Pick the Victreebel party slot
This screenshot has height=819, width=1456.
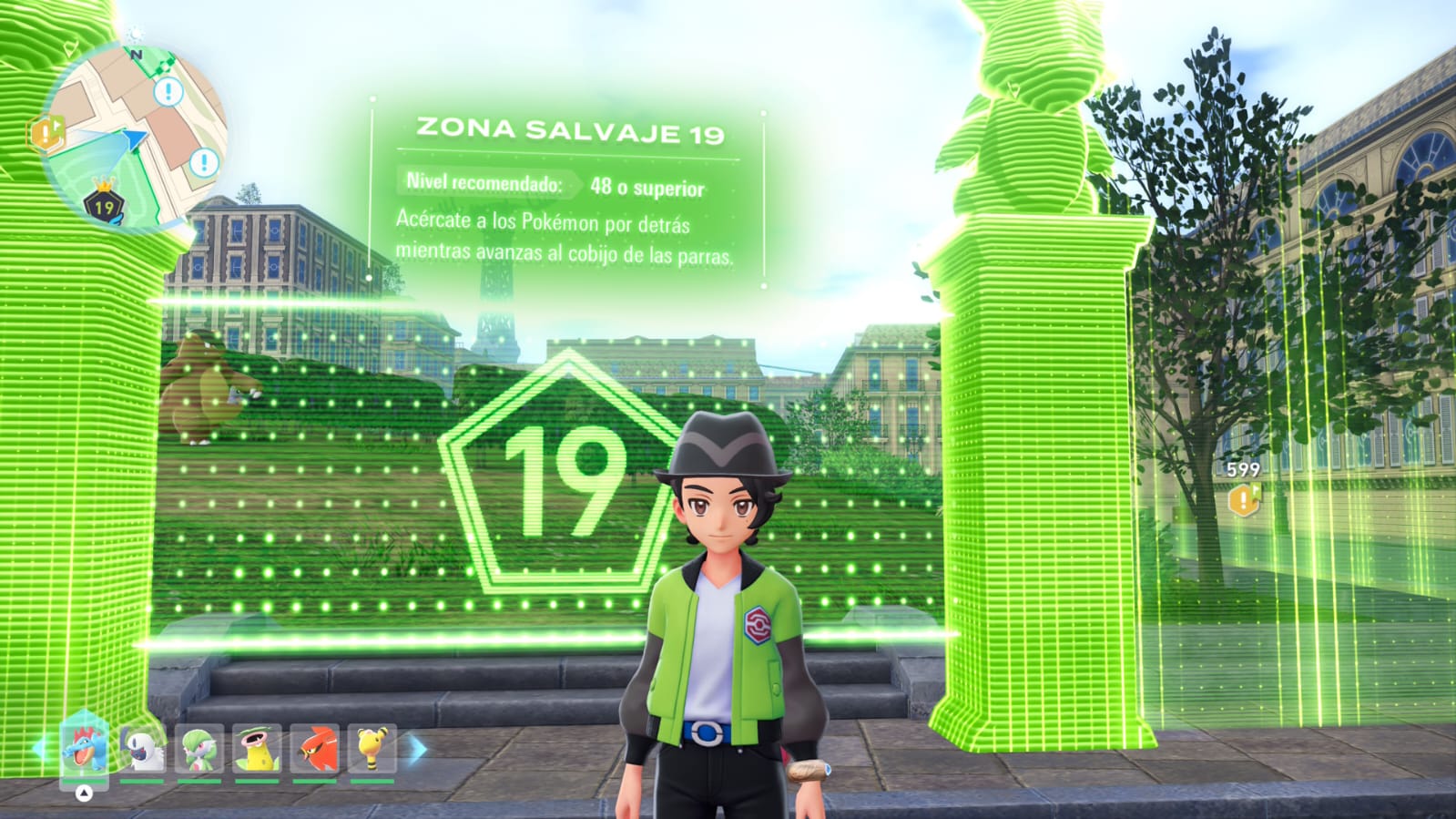pos(257,749)
